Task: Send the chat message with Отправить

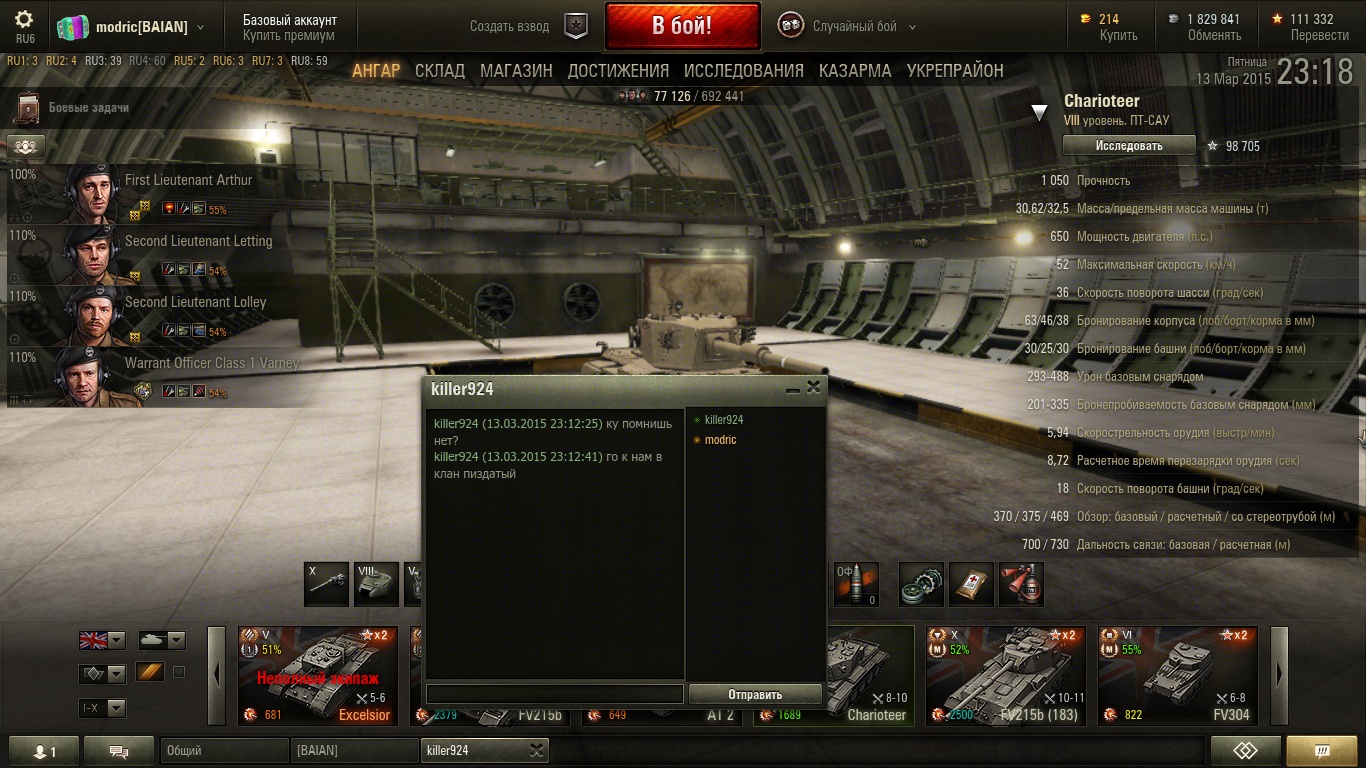Action: [x=755, y=694]
